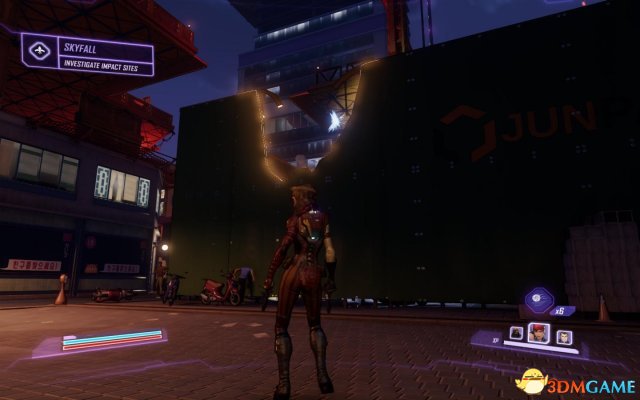Switch to the dark-hooded agent portrait
The height and width of the screenshot is (400, 640).
(x=517, y=333)
